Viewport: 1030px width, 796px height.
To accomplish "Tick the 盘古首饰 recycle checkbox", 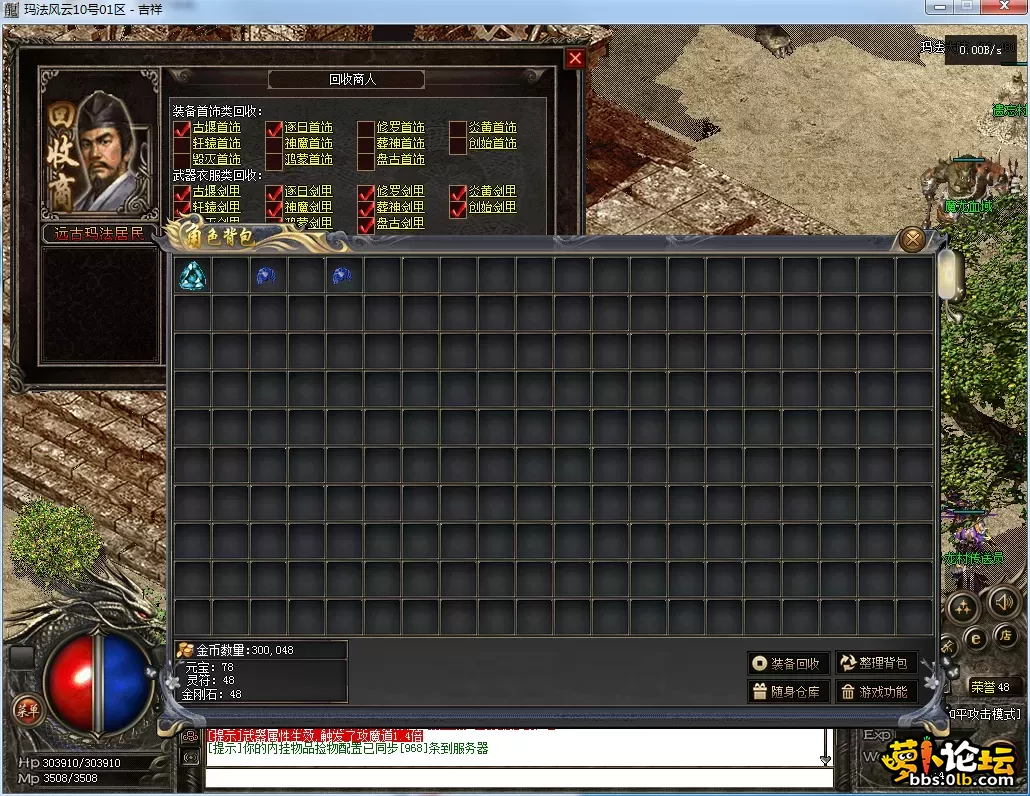I will [x=366, y=160].
